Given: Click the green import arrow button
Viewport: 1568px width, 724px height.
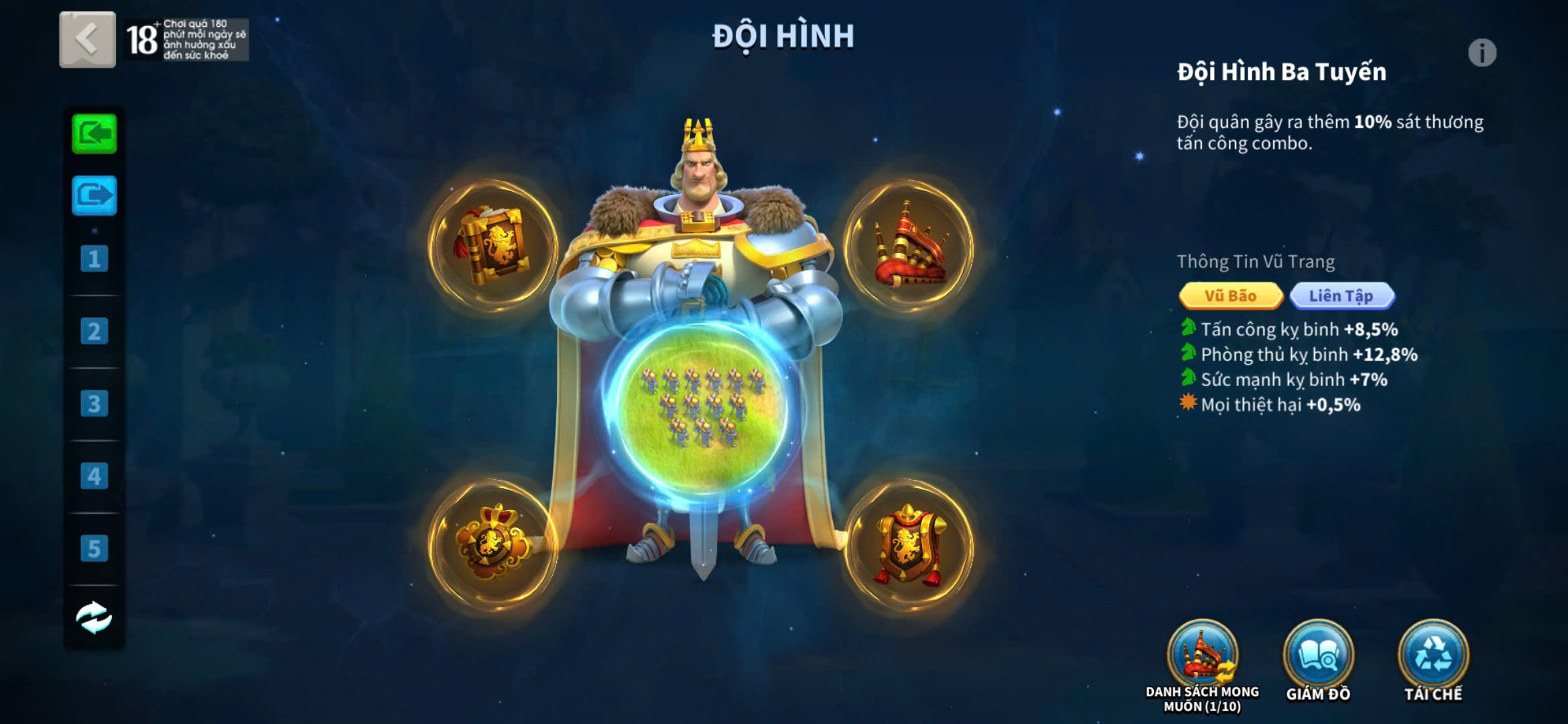Looking at the screenshot, I should [94, 134].
